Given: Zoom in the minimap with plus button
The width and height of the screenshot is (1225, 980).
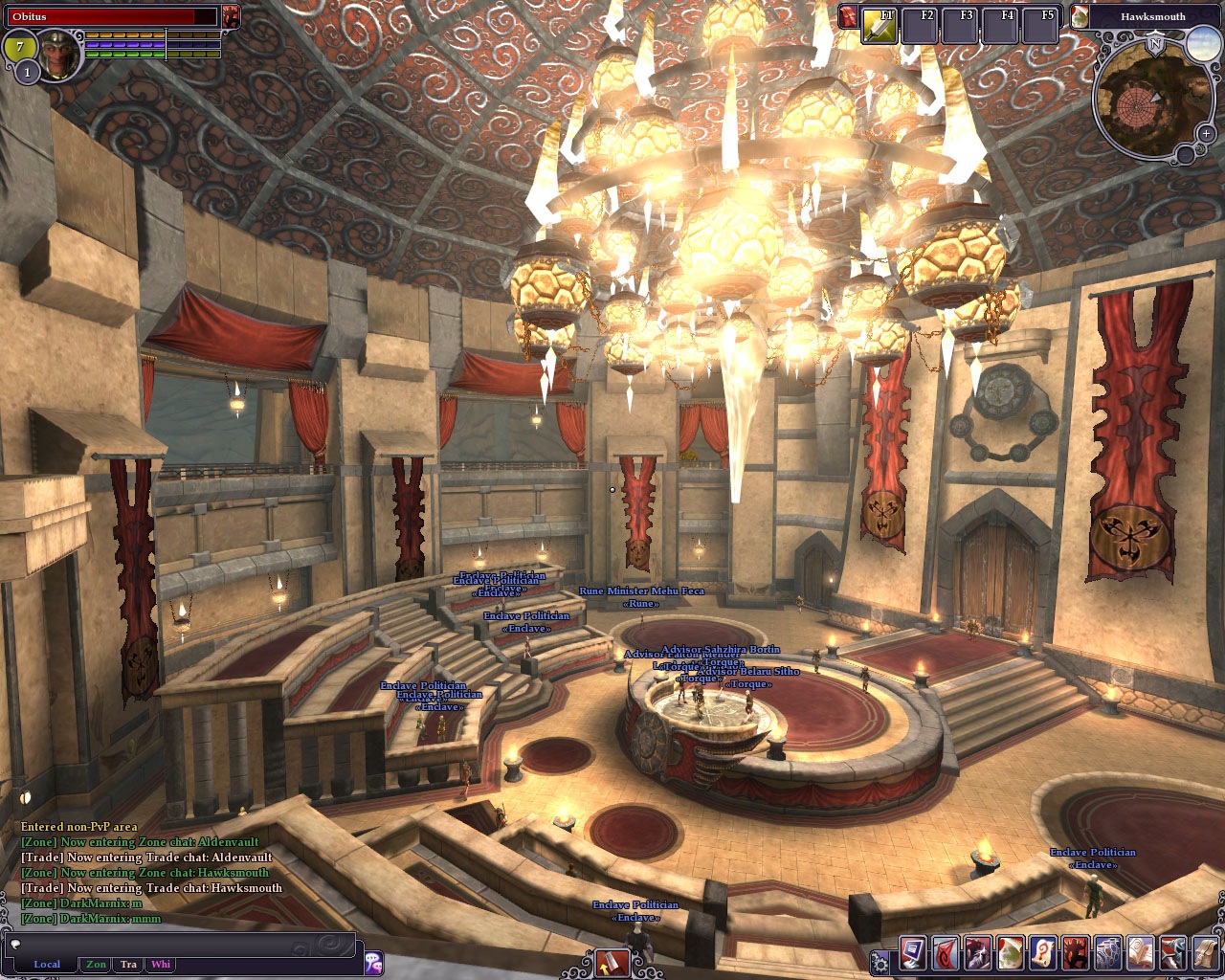Looking at the screenshot, I should coord(1206,134).
